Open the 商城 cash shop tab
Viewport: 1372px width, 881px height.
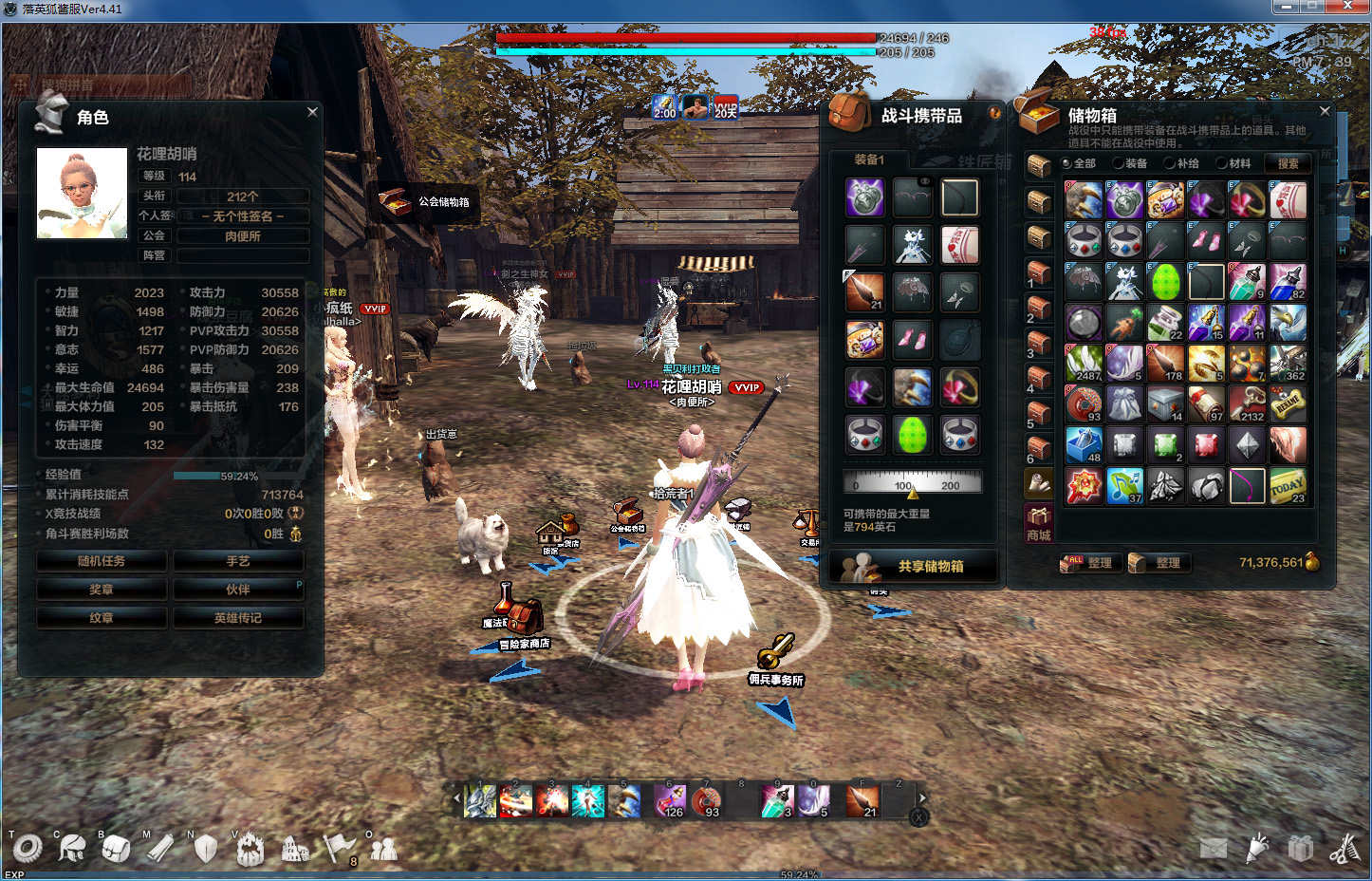(1039, 524)
